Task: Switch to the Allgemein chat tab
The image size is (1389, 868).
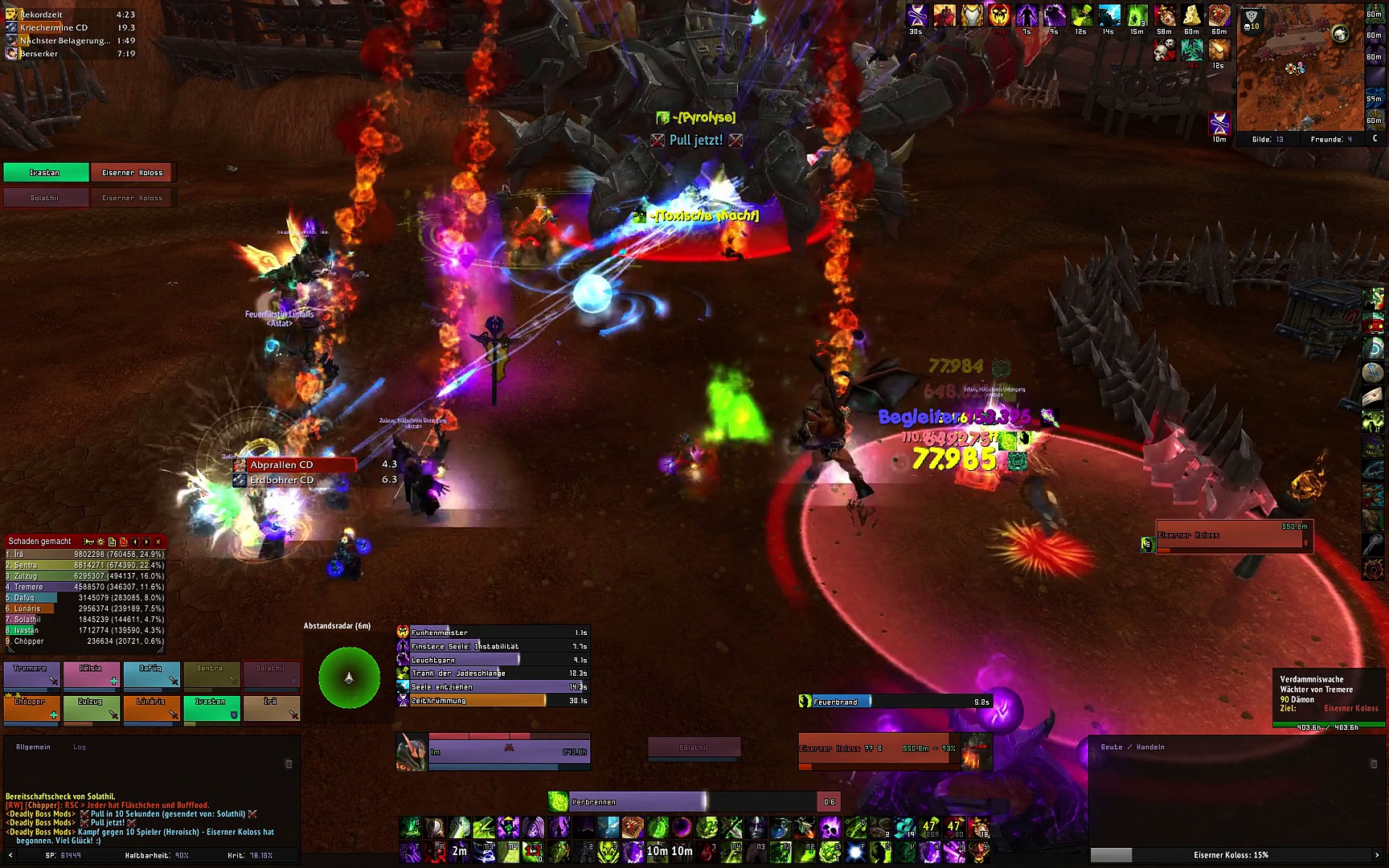Action: [x=33, y=747]
